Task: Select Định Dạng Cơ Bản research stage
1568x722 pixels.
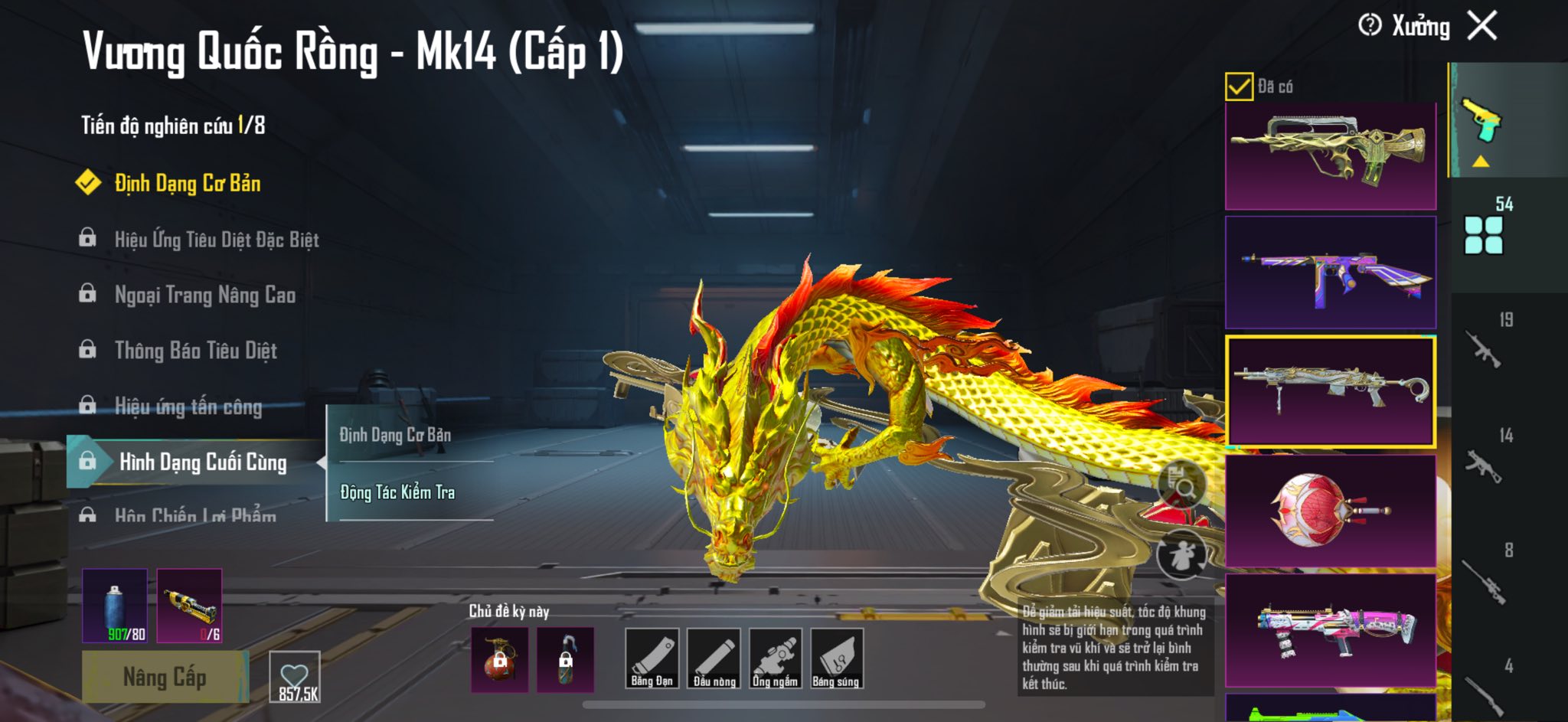Action: click(x=187, y=183)
